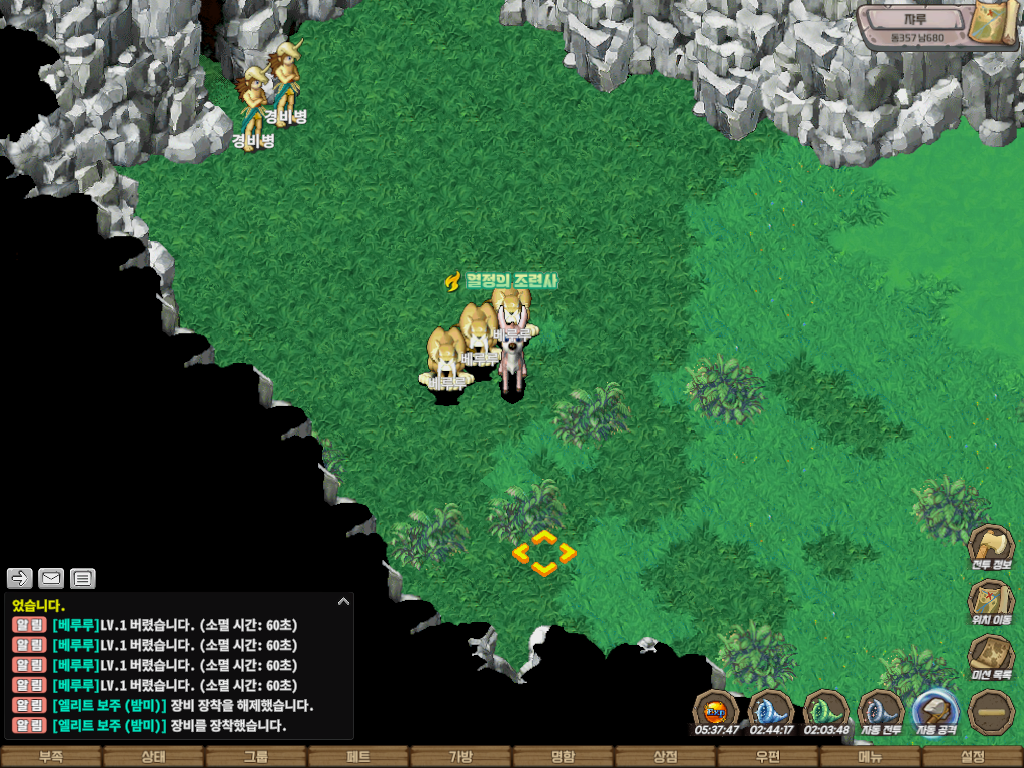Image resolution: width=1024 pixels, height=768 pixels.
Task: Open the 가방 (bag) inventory
Action: tap(460, 757)
